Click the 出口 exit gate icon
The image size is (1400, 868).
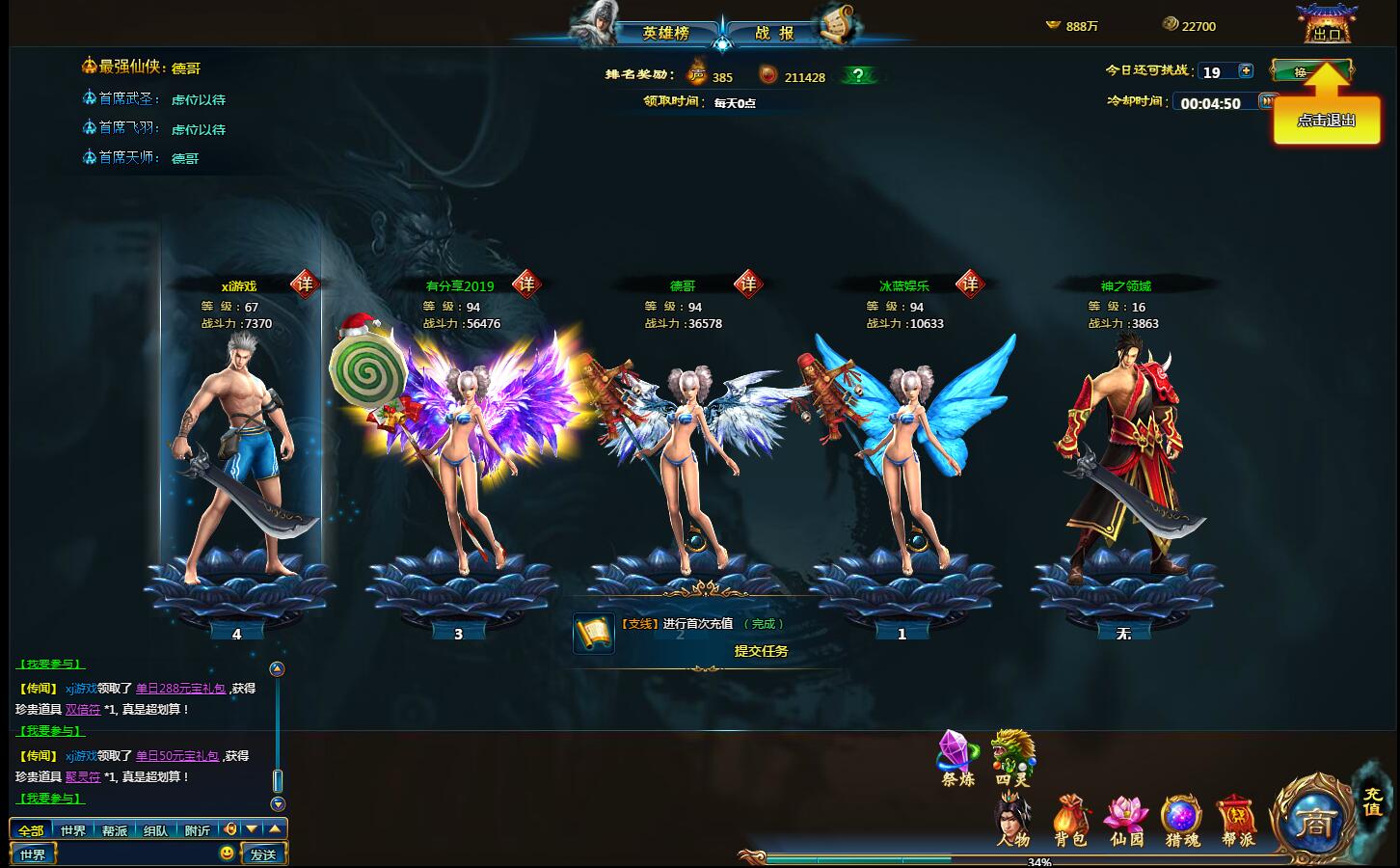pyautogui.click(x=1331, y=24)
